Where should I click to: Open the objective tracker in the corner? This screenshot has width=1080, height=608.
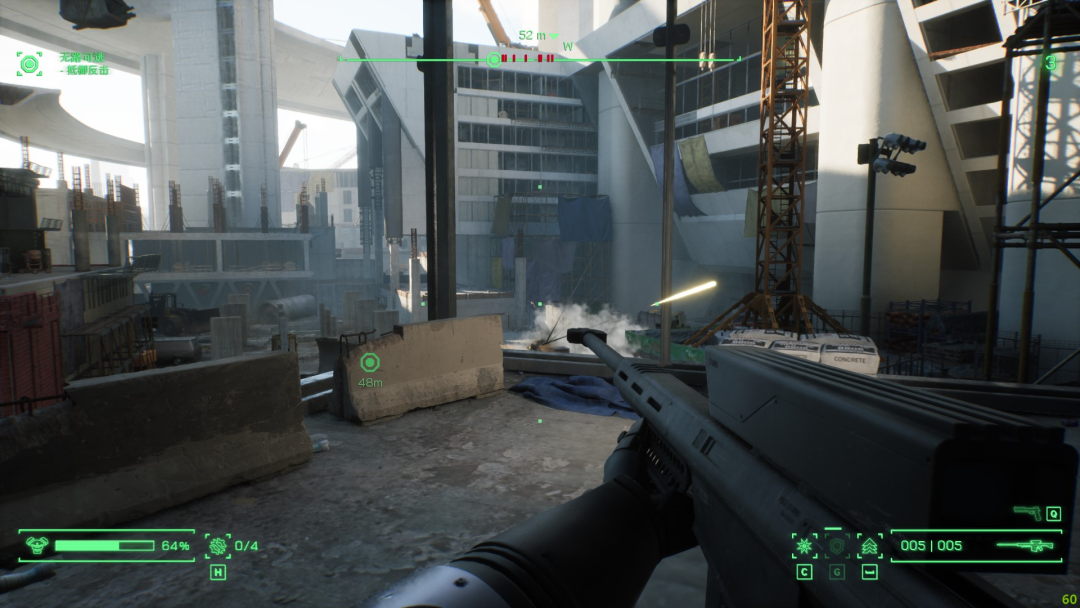29,63
